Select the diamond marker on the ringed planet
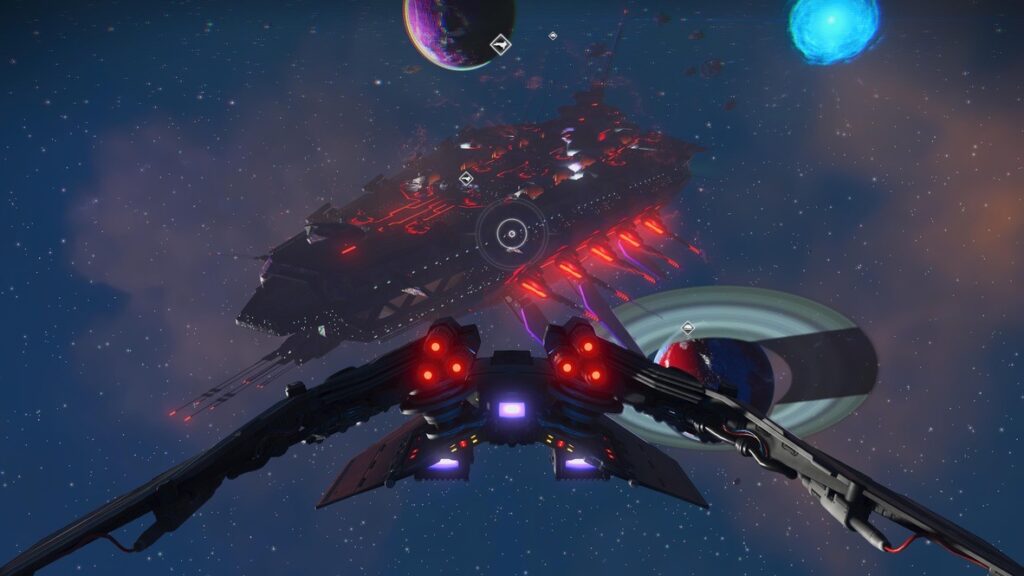Viewport: 1024px width, 576px height. click(x=687, y=327)
